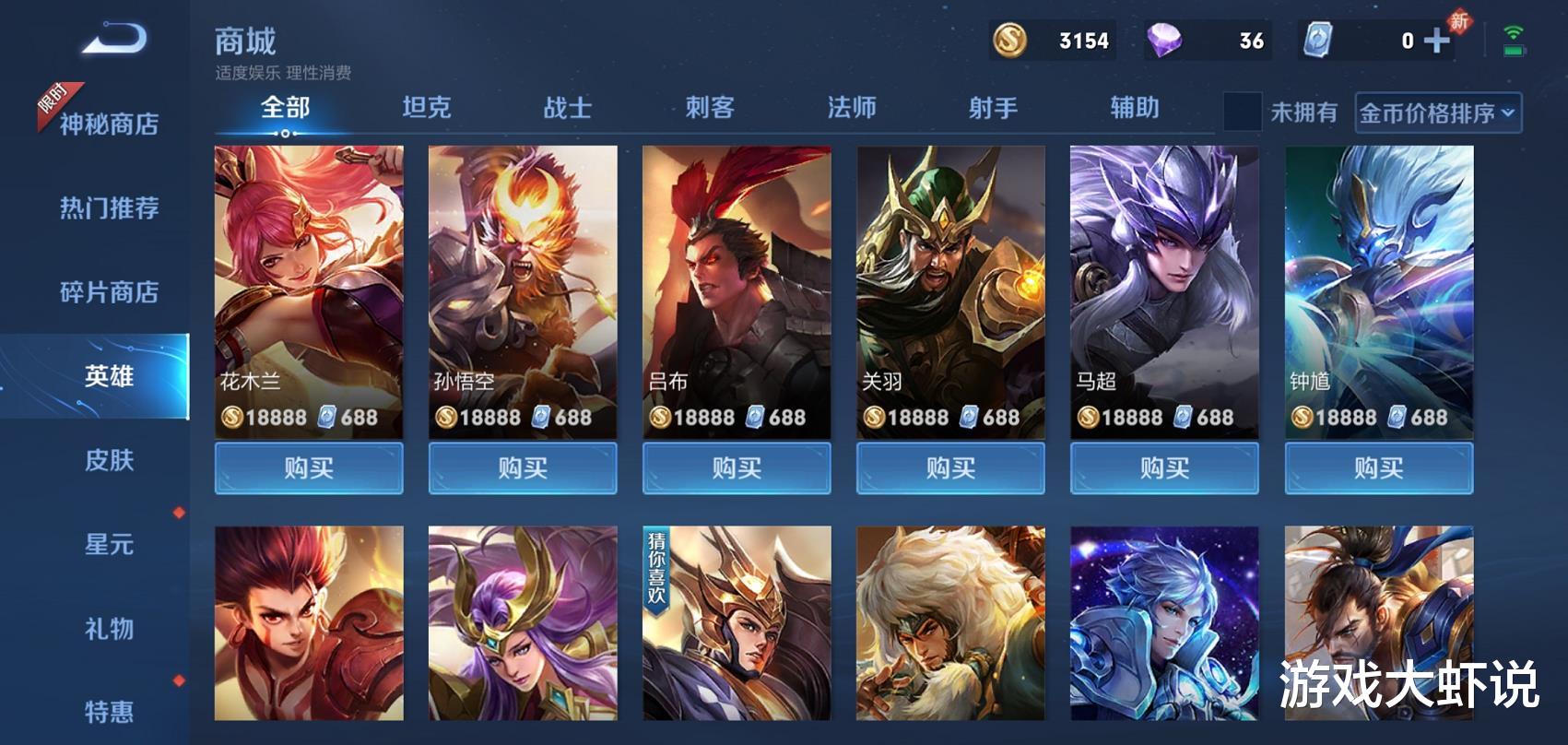Click the plus icon to add point coupons
The image size is (1568, 745).
click(x=1434, y=41)
